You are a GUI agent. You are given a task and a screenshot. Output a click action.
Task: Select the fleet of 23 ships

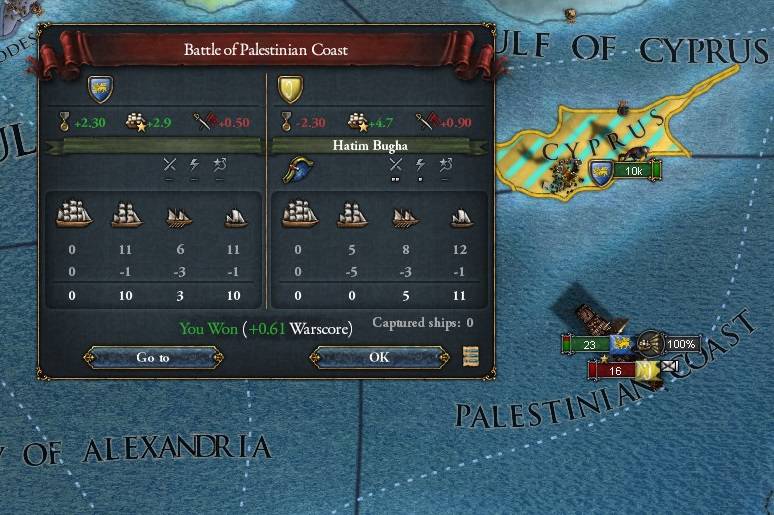coord(589,344)
